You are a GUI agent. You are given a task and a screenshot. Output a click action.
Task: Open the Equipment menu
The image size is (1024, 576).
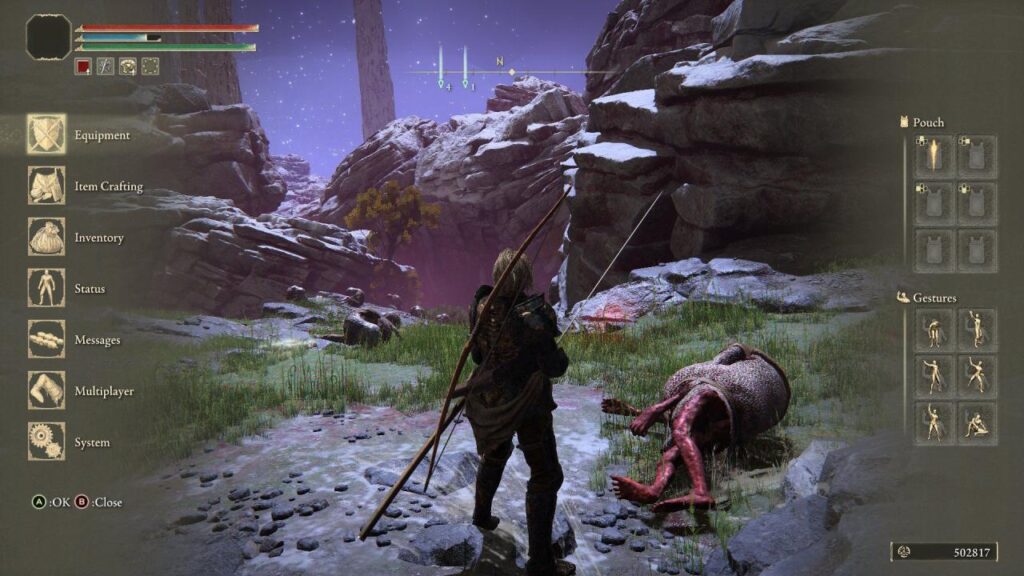click(47, 135)
